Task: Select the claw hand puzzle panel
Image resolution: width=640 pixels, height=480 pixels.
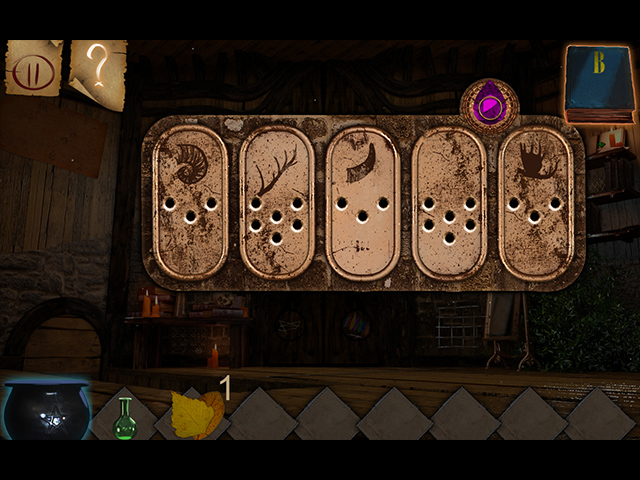Action: point(535,201)
